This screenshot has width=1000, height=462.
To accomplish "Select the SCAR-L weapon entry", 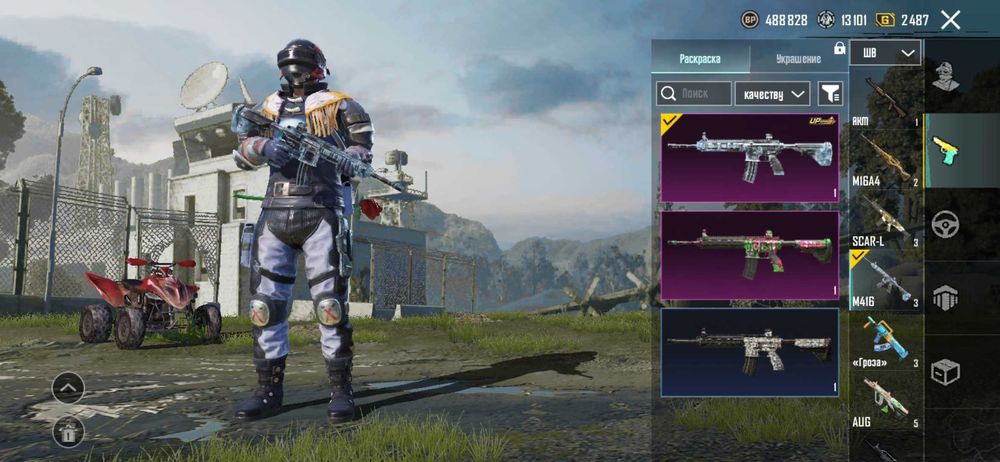I will [x=885, y=219].
